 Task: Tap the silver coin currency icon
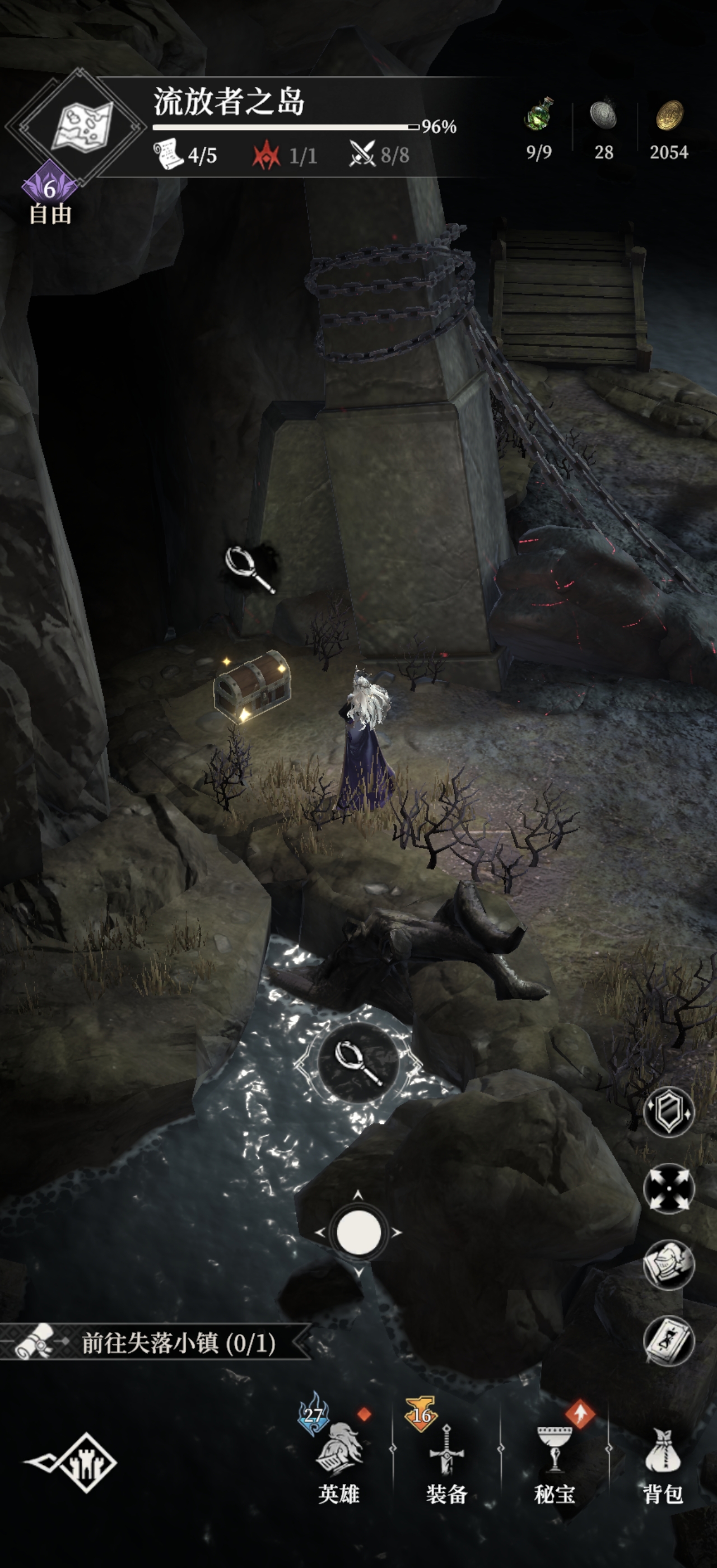[603, 115]
